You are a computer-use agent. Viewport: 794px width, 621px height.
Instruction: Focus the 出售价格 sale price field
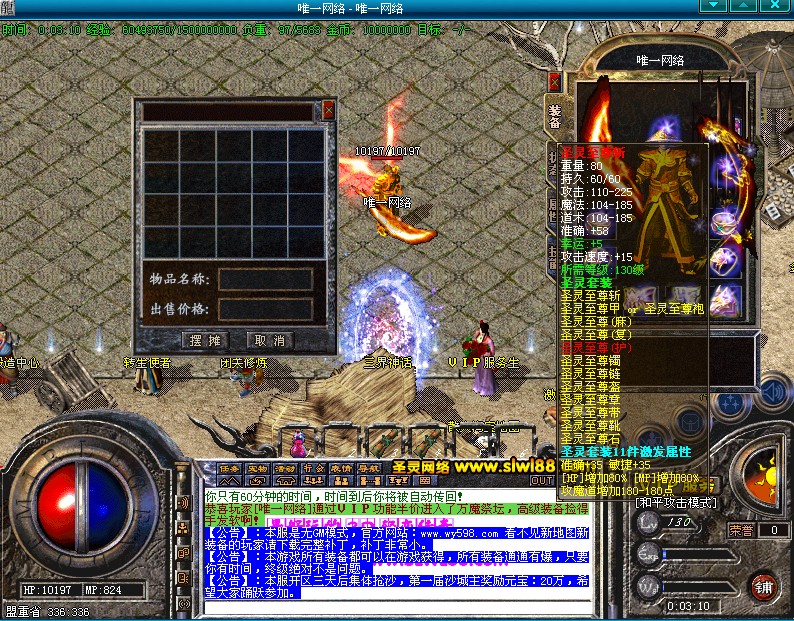click(265, 309)
